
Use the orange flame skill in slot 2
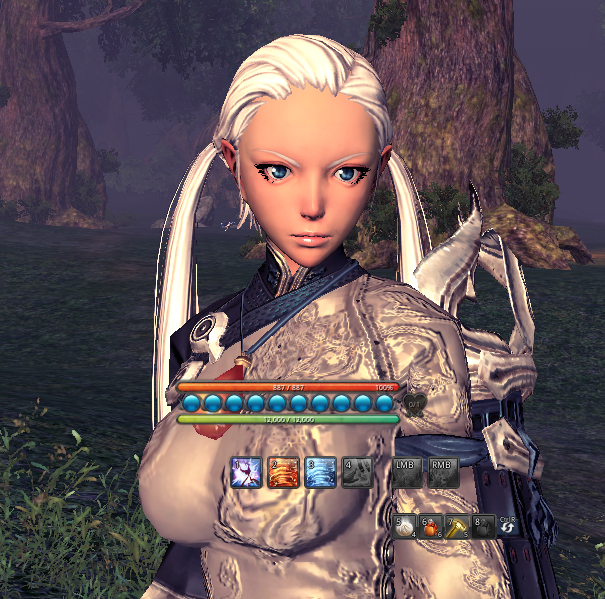282,471
